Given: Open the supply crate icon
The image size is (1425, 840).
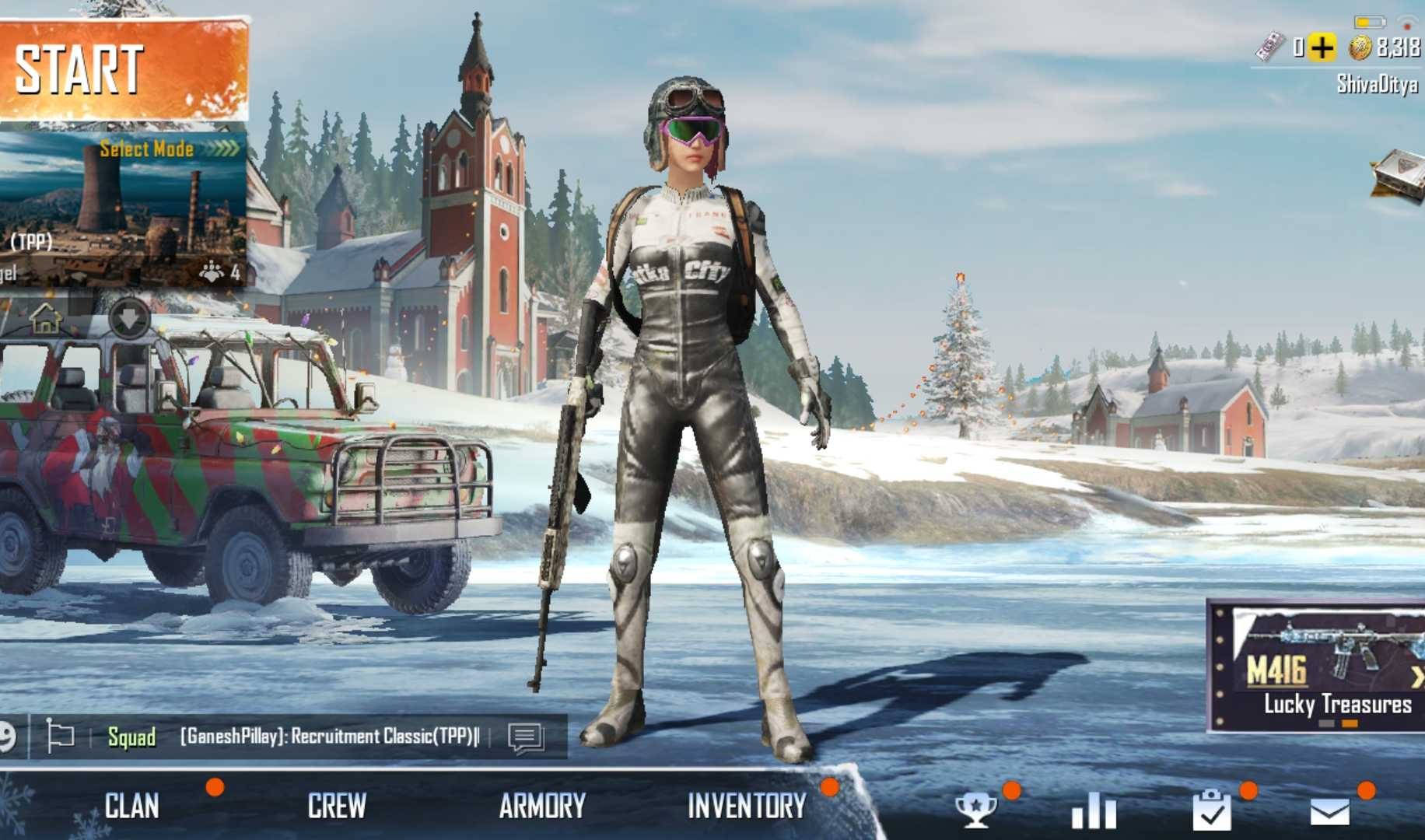Looking at the screenshot, I should tap(1399, 176).
